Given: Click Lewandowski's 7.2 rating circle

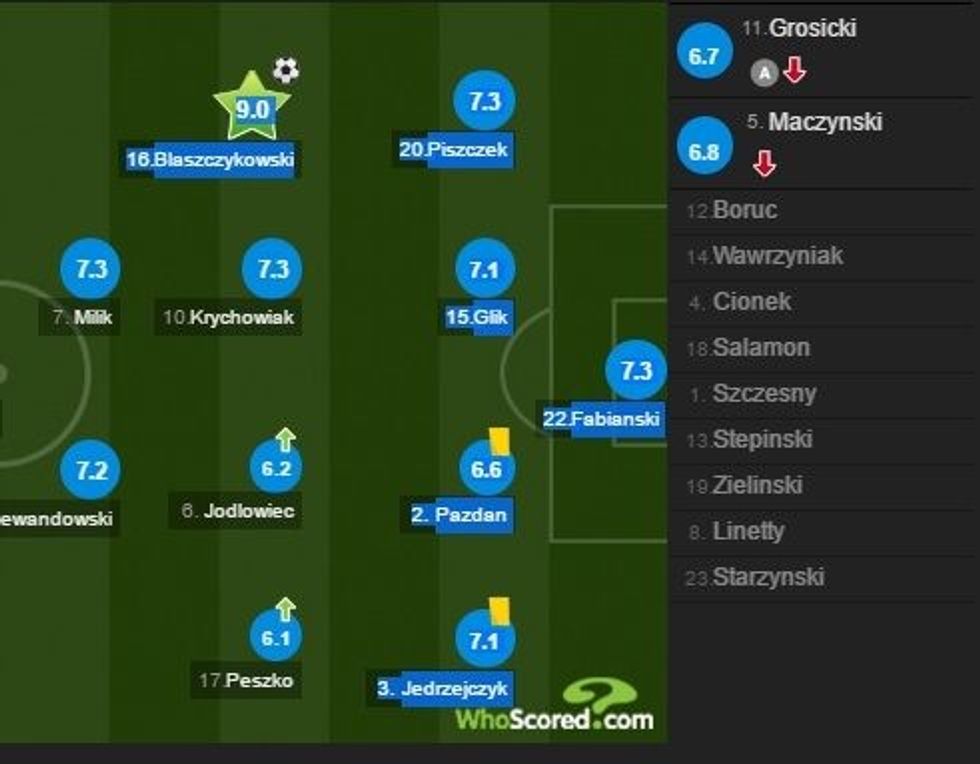Looking at the screenshot, I should [91, 470].
